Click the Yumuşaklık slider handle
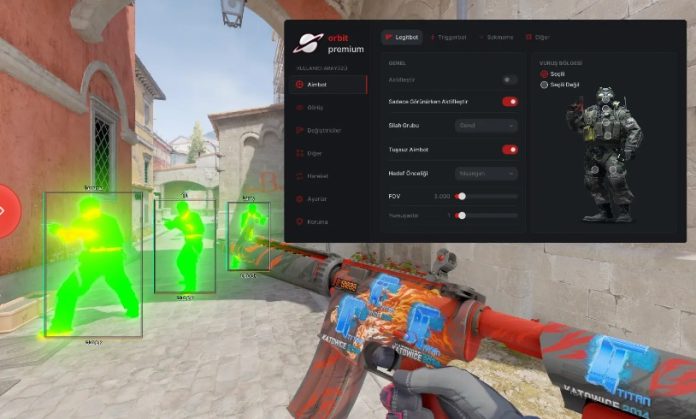 click(x=461, y=215)
